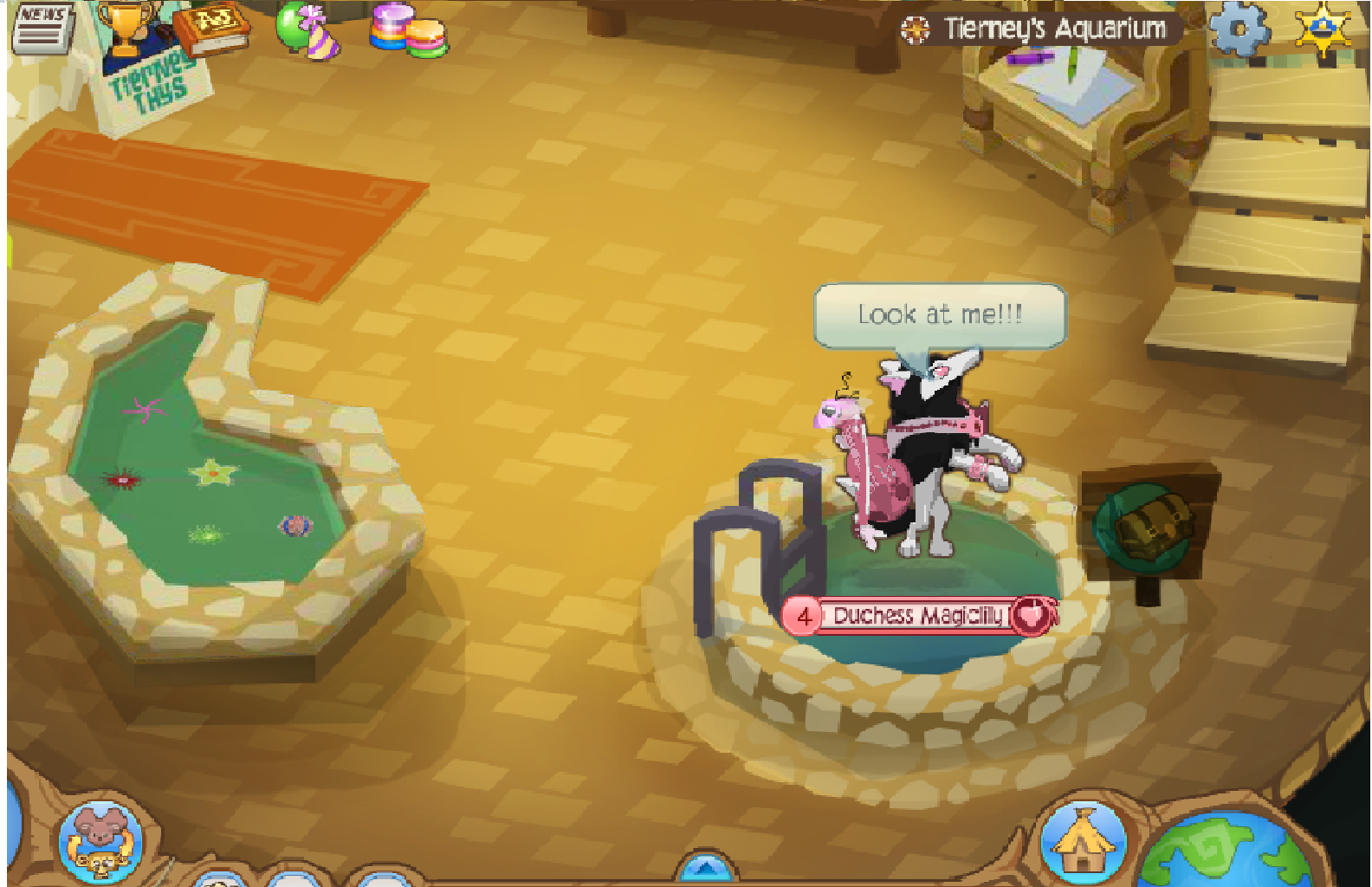Screen dimensions: 1372x887
Task: Click the Look at me!!! speech bubble
Action: [940, 314]
